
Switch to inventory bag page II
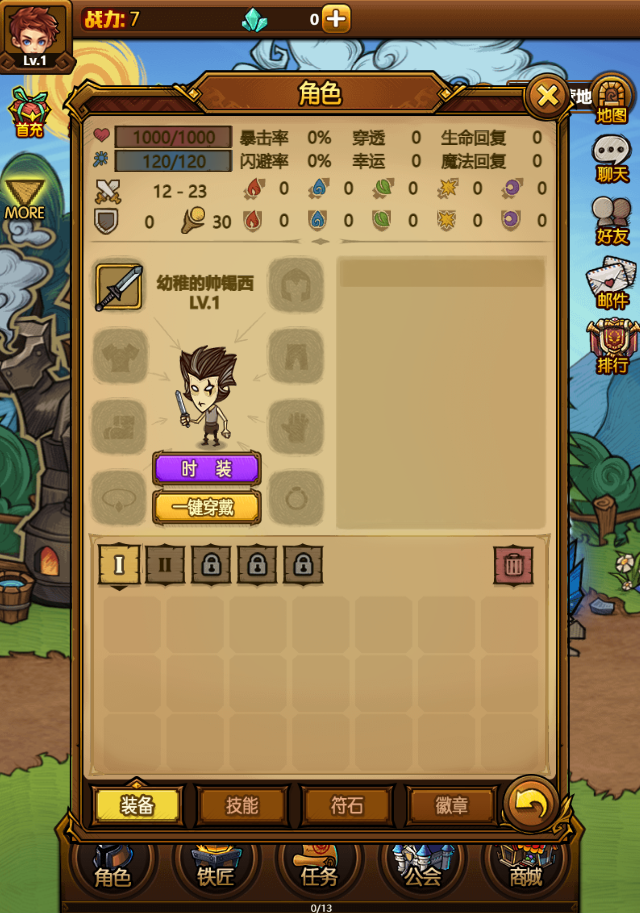point(165,565)
